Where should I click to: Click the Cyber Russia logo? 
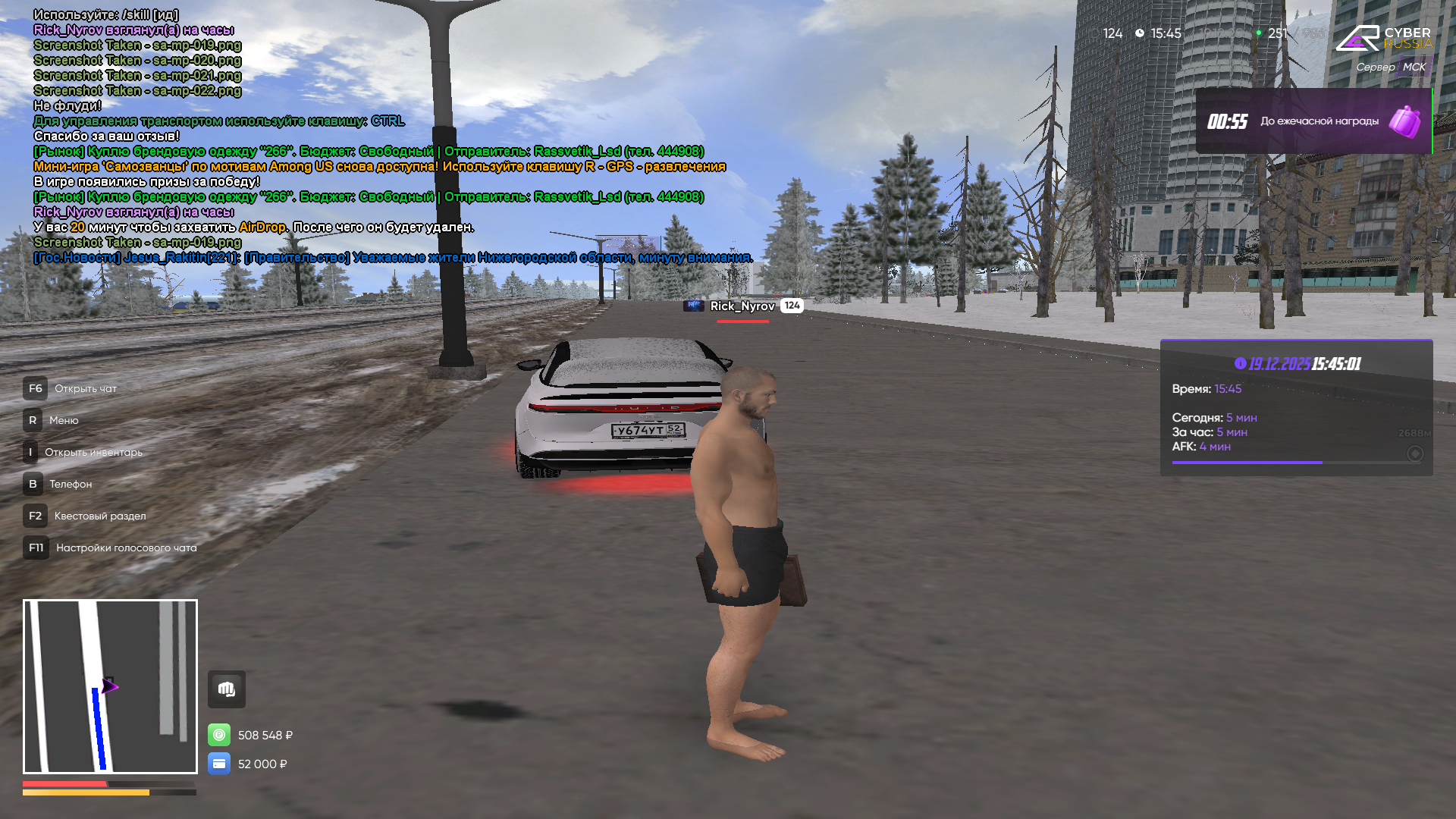(1383, 38)
